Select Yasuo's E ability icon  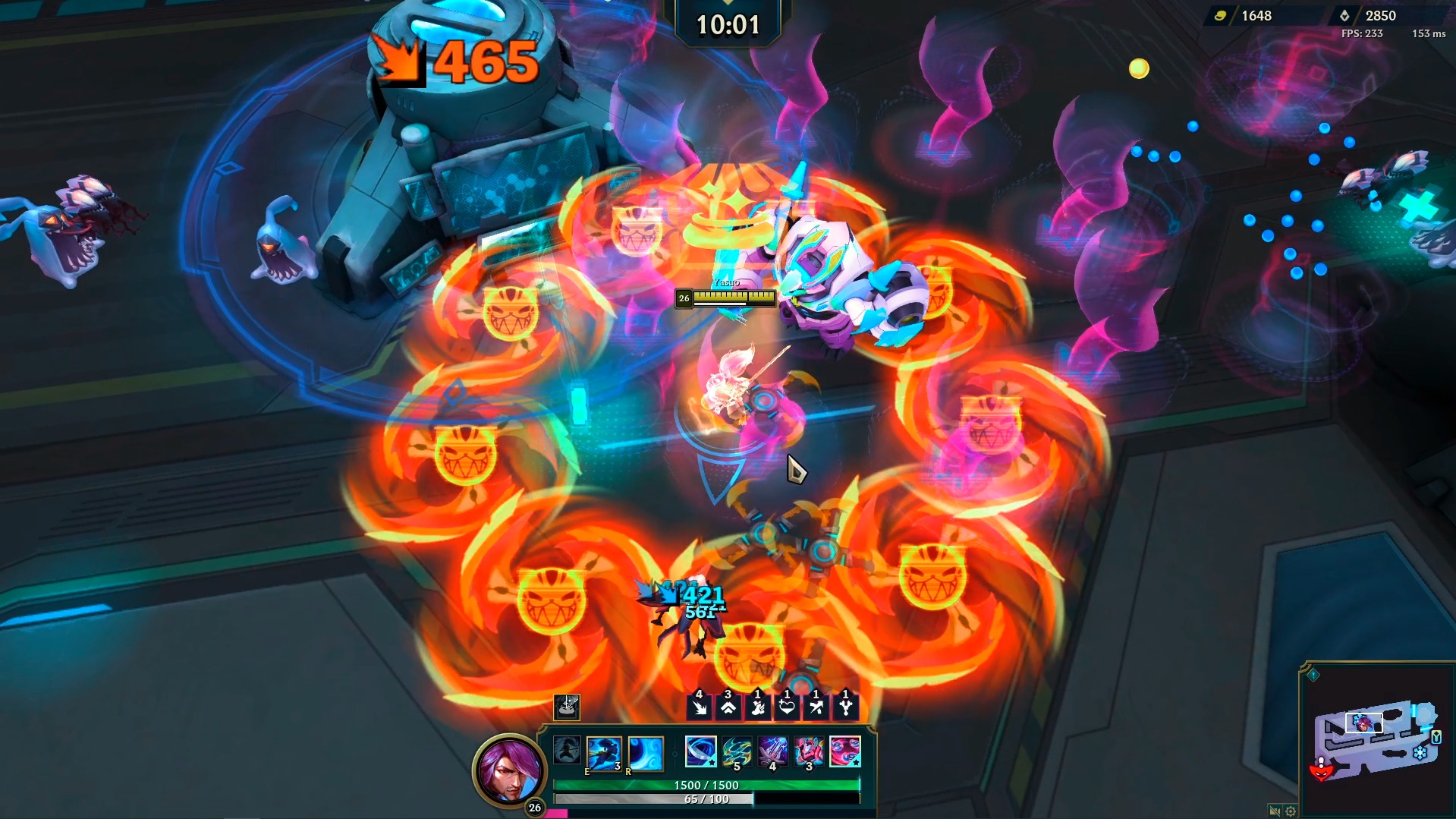point(605,754)
